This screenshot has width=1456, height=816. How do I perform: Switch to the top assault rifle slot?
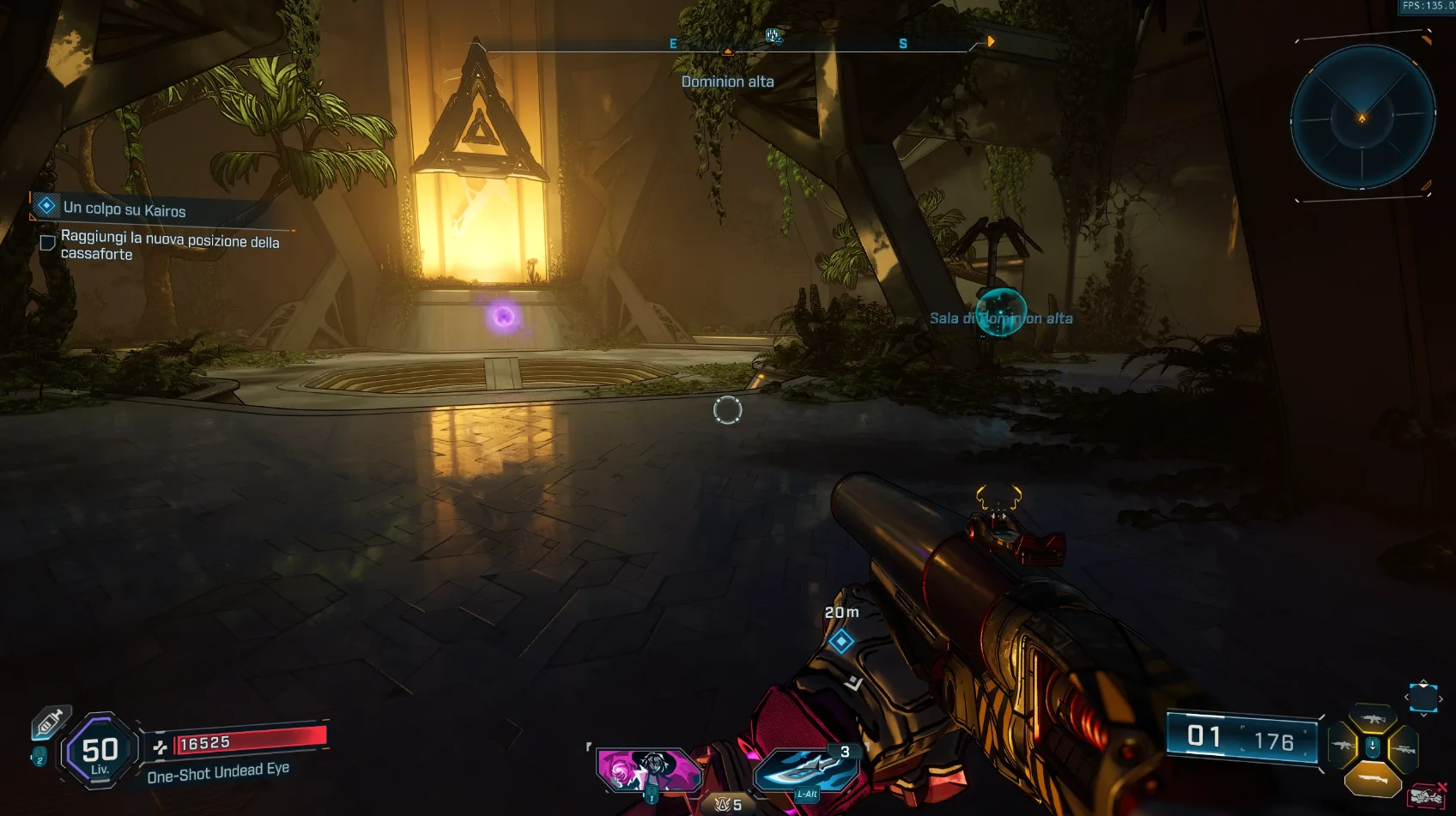[x=1372, y=718]
